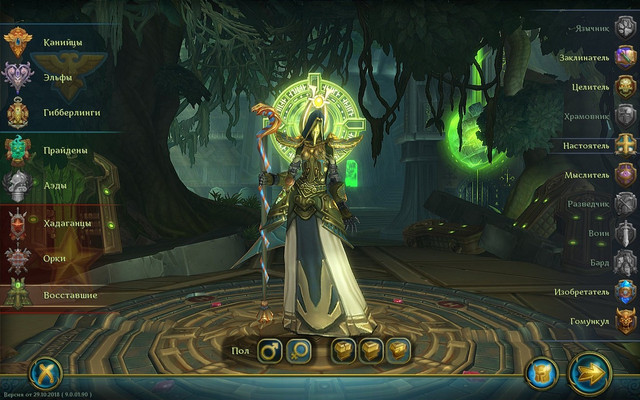Set gender to female symbol
This screenshot has height=400, width=640.
point(299,350)
